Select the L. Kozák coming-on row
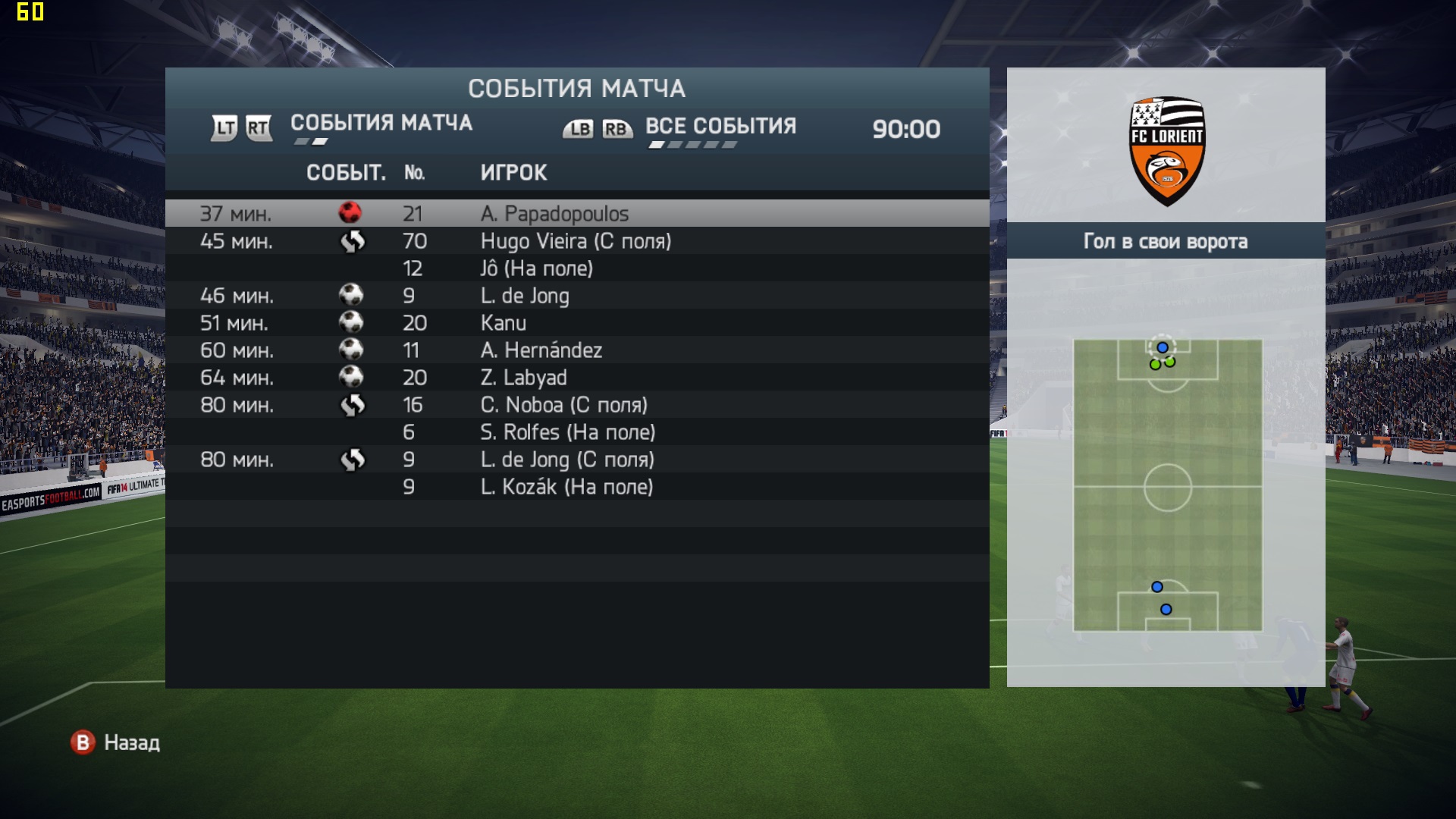This screenshot has height=819, width=1456. pos(576,487)
